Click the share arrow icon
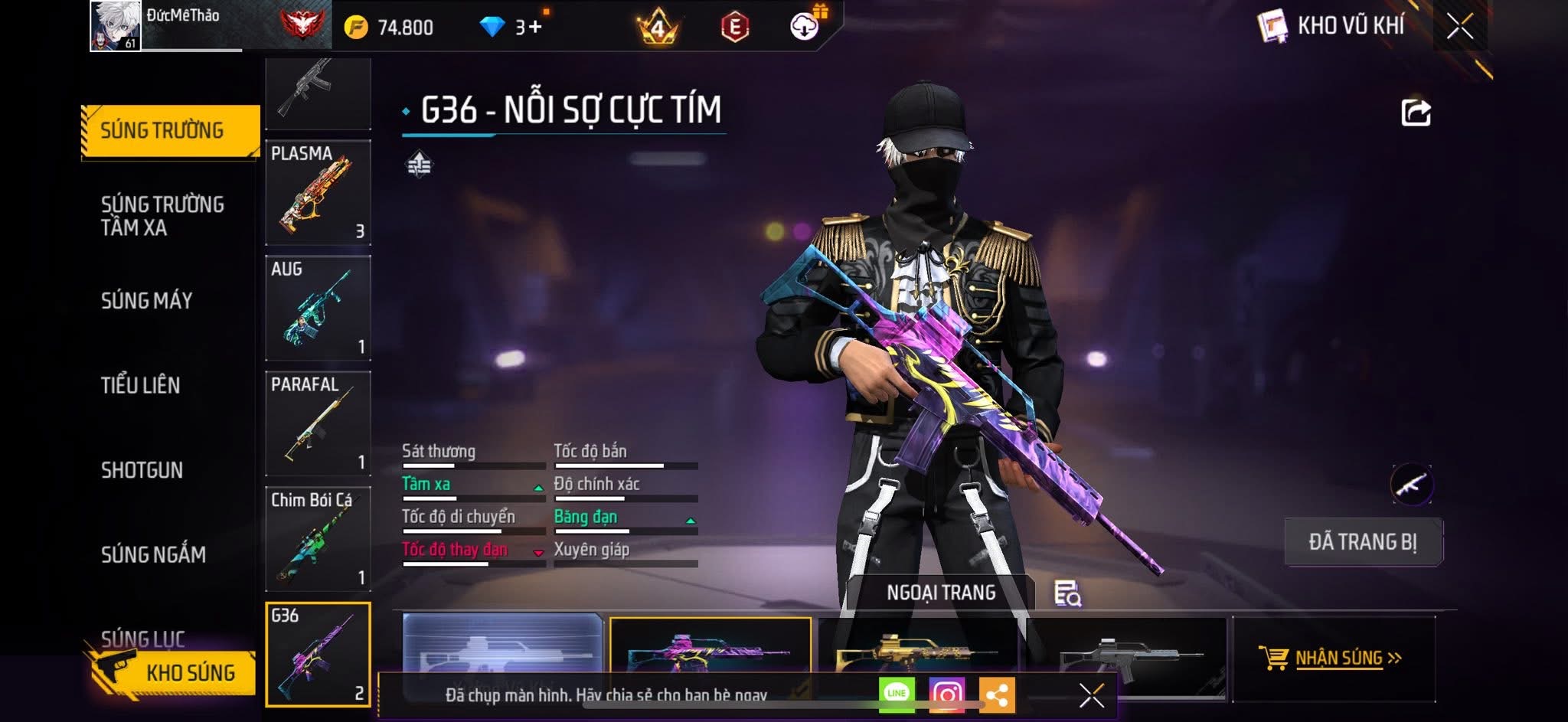Image resolution: width=1568 pixels, height=722 pixels. 1416,113
